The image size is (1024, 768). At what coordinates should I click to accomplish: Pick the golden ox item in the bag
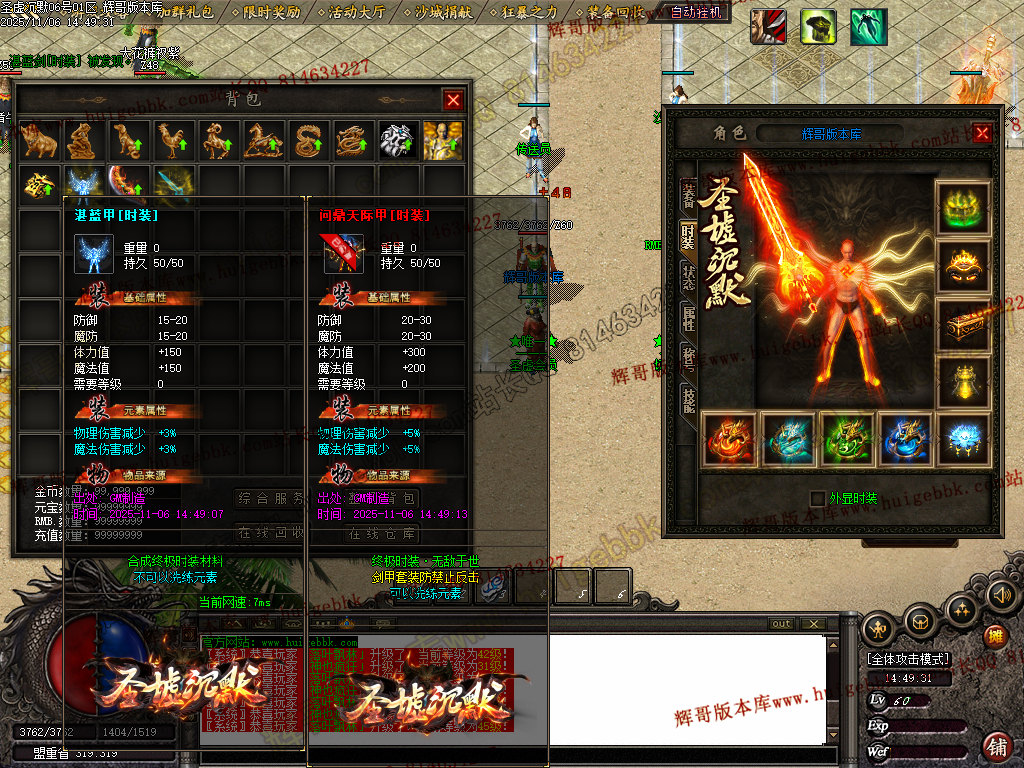click(x=40, y=141)
